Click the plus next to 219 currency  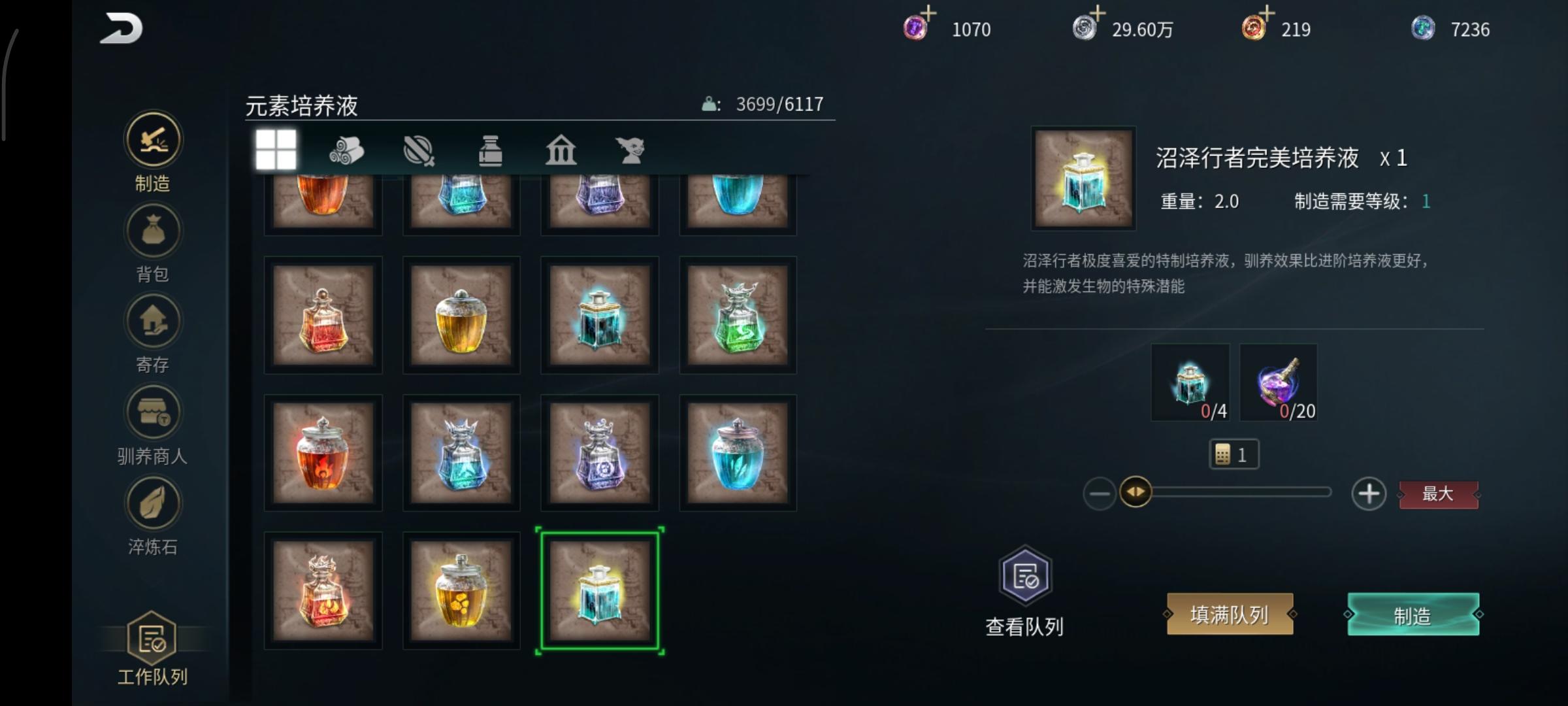[x=1269, y=13]
